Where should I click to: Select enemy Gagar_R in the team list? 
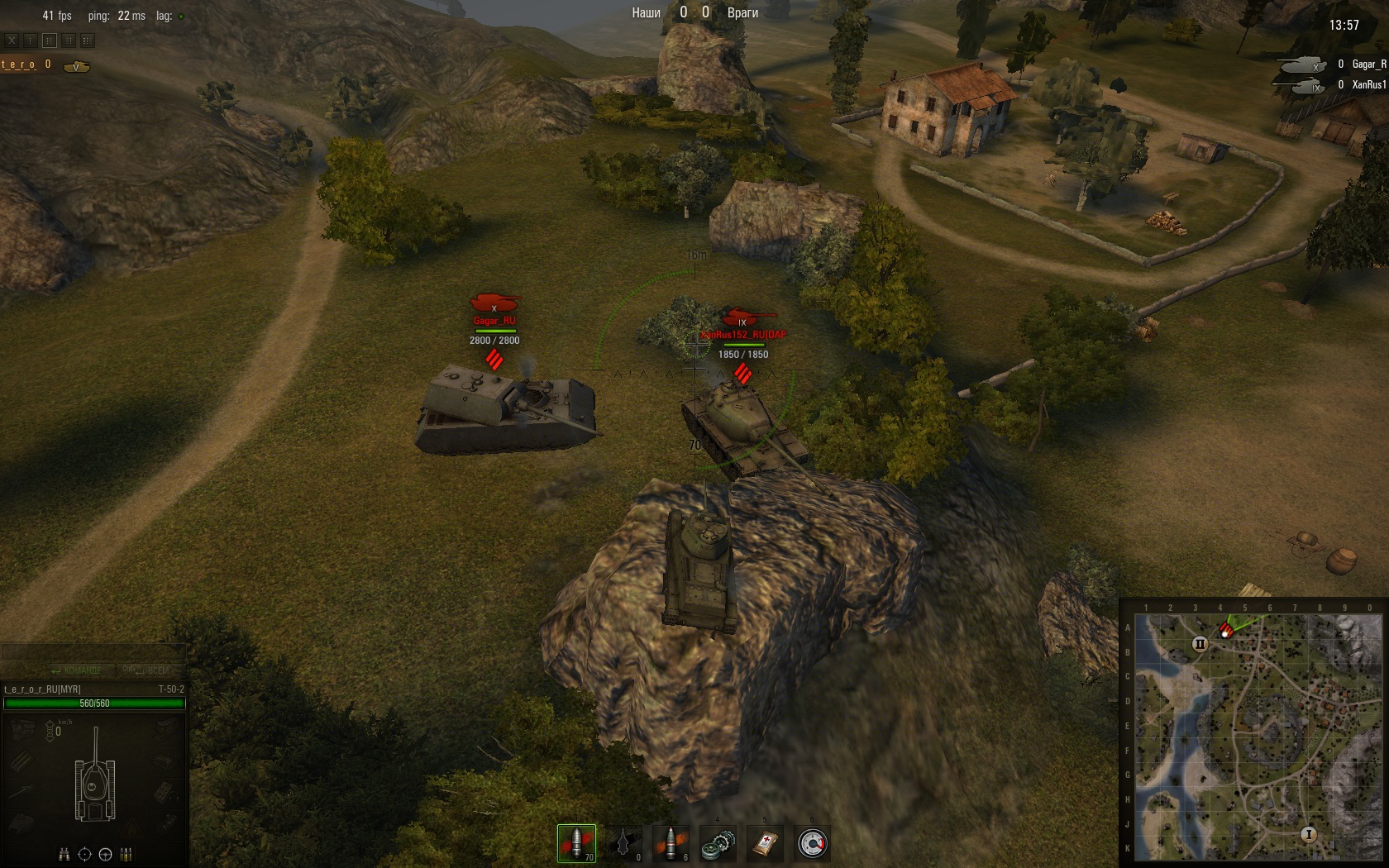1368,64
